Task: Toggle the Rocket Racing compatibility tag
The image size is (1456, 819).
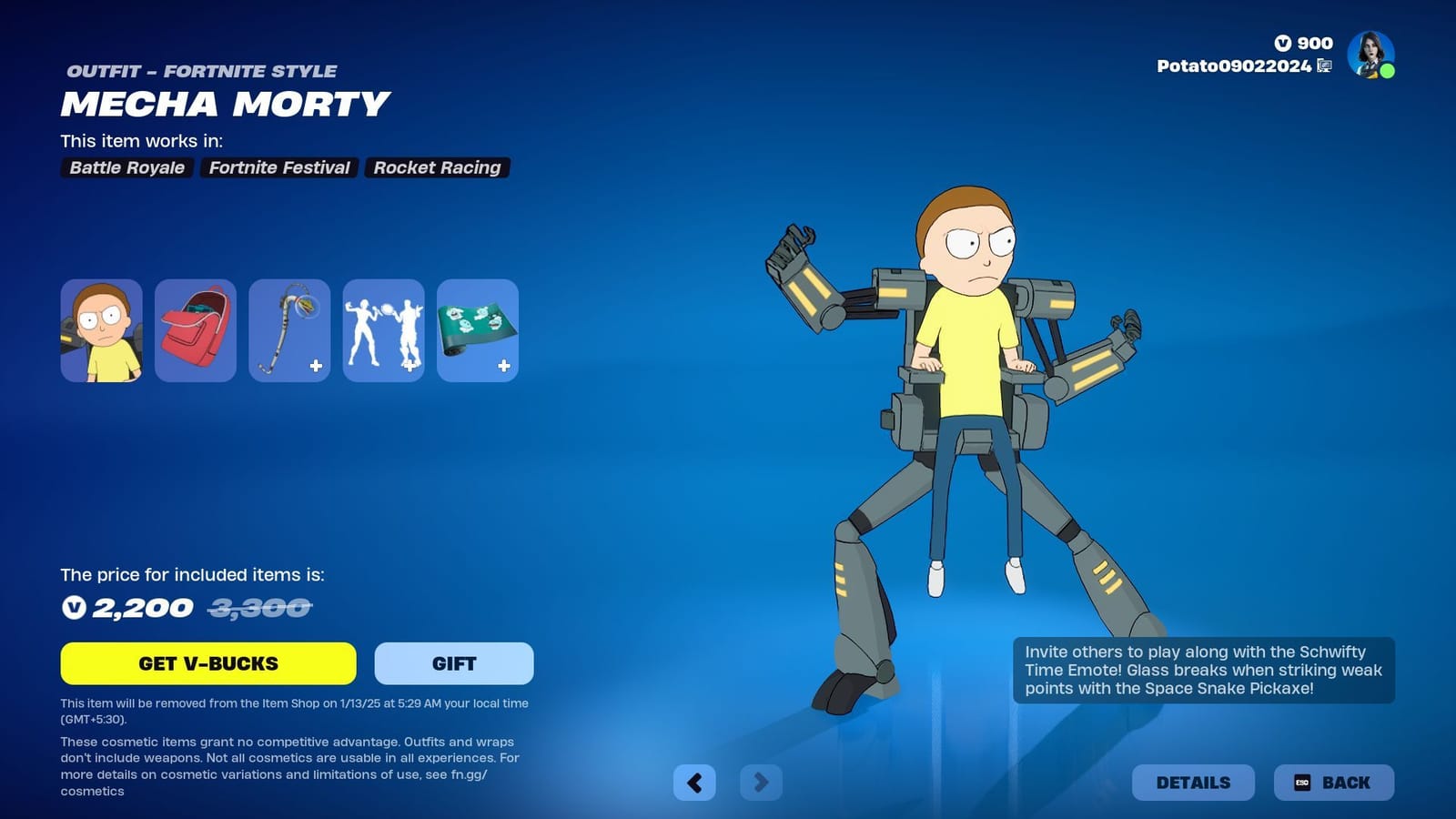Action: click(437, 167)
